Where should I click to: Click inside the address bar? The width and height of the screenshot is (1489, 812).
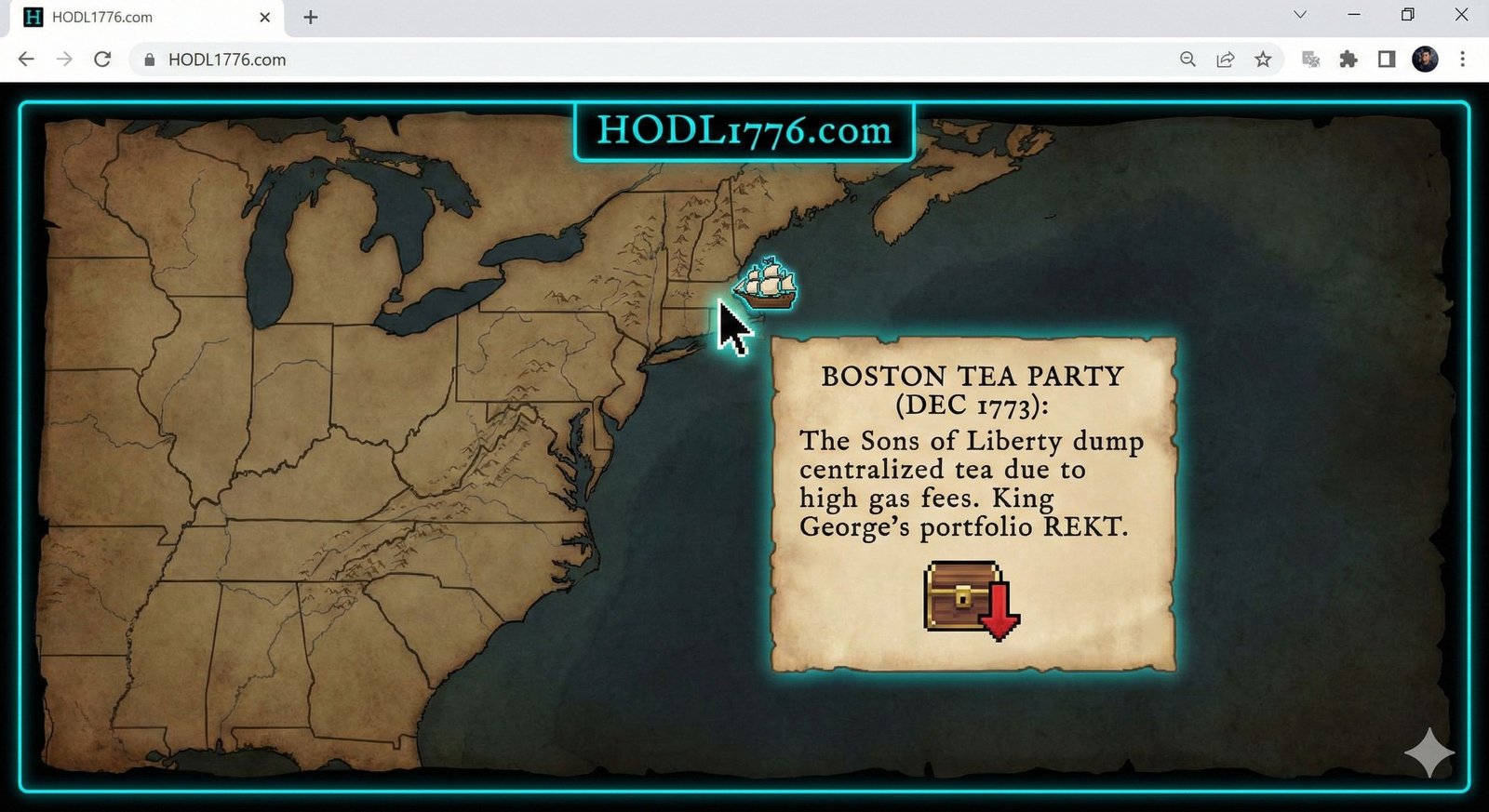(558, 59)
